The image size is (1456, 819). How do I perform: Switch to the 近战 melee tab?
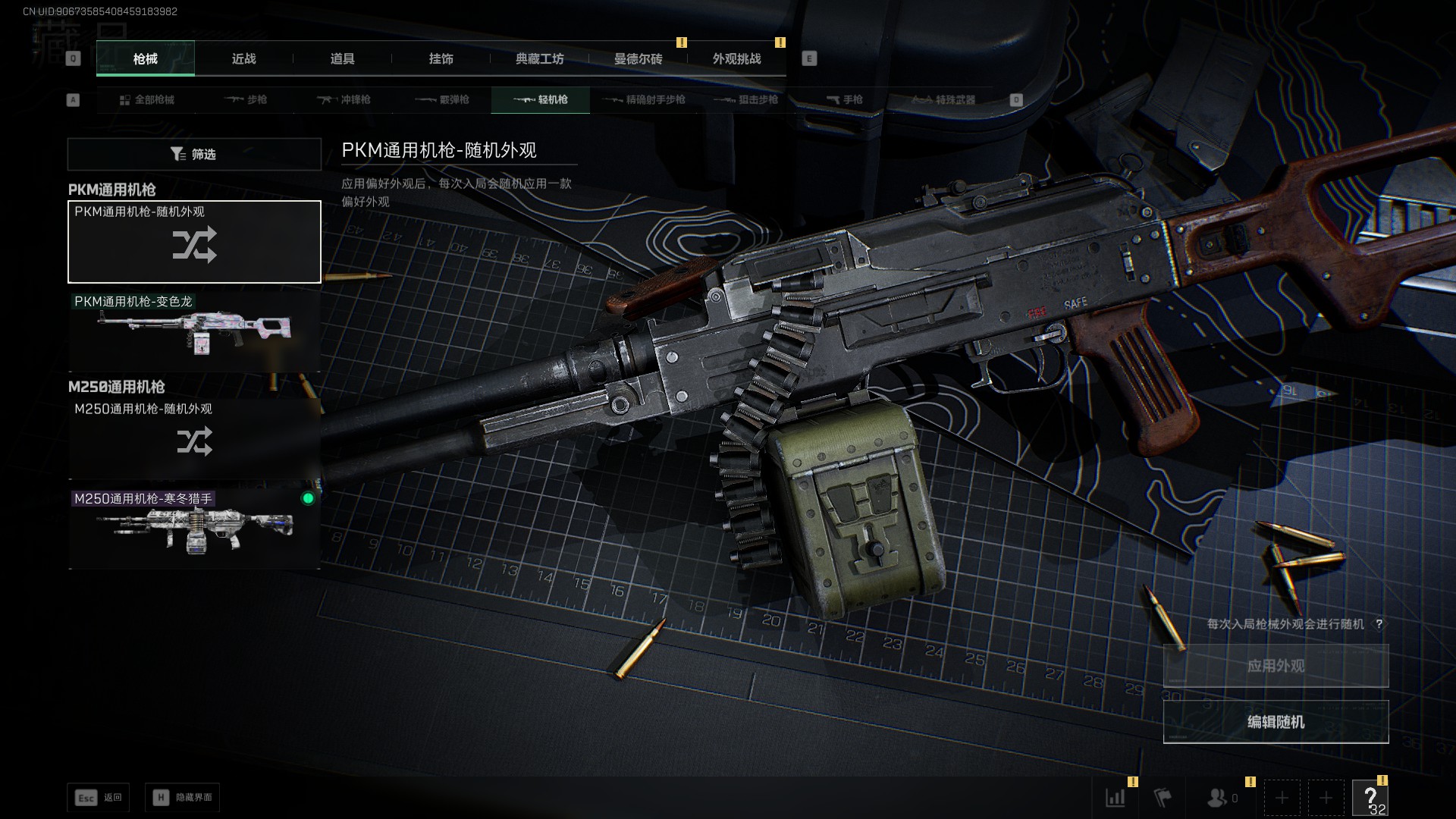tap(243, 59)
